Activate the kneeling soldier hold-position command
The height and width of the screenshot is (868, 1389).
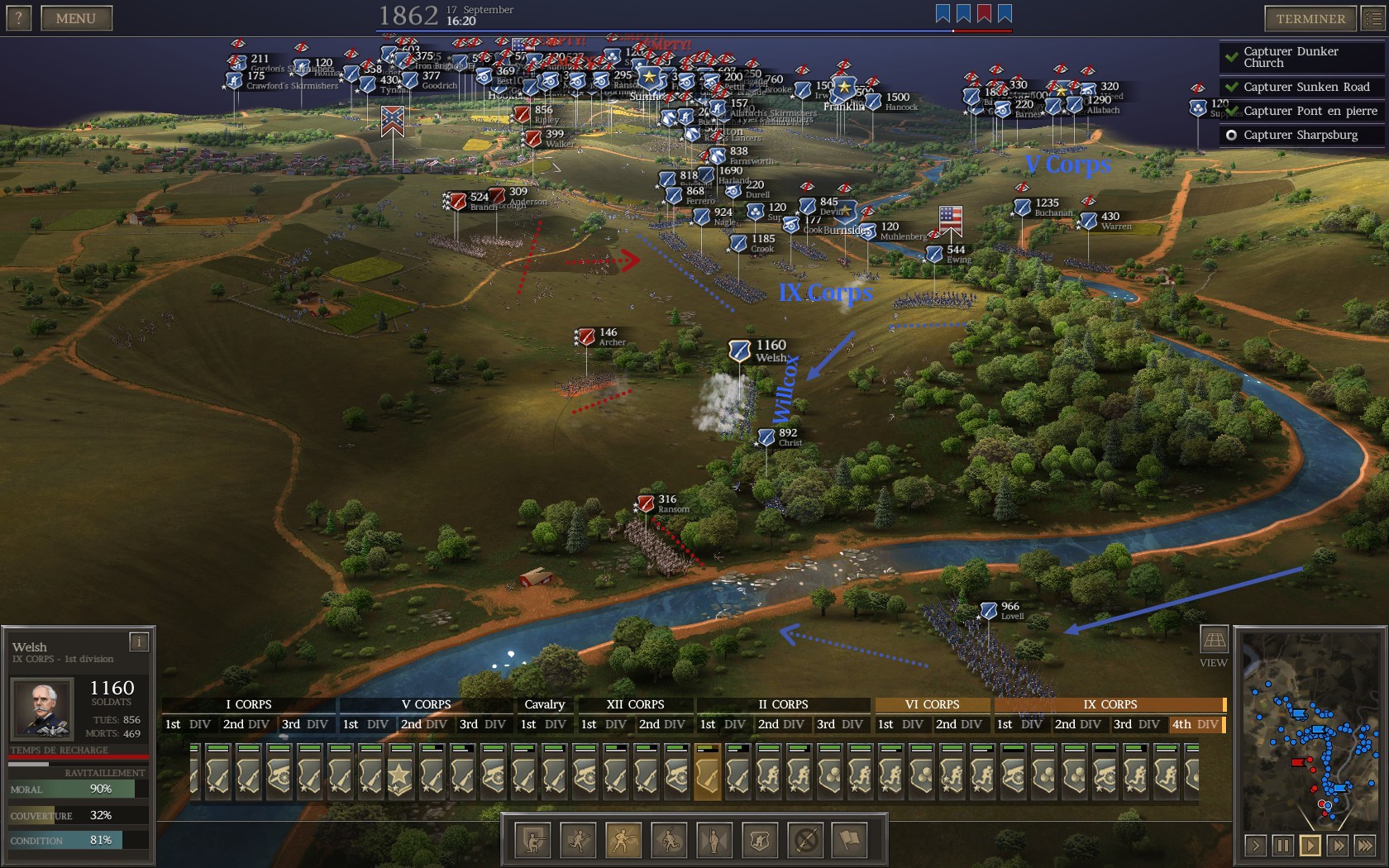tap(533, 841)
